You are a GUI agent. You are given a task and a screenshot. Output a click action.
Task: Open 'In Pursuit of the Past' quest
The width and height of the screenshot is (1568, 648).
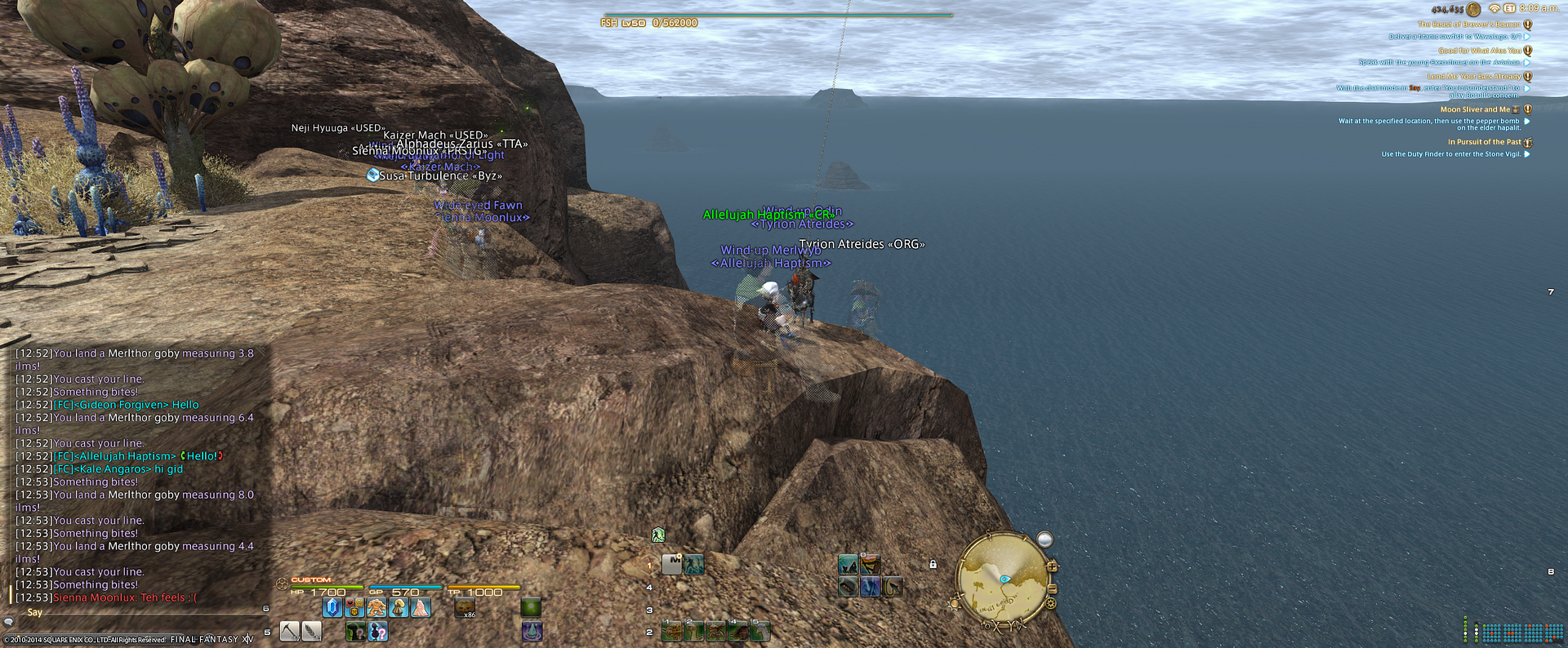(x=1484, y=142)
